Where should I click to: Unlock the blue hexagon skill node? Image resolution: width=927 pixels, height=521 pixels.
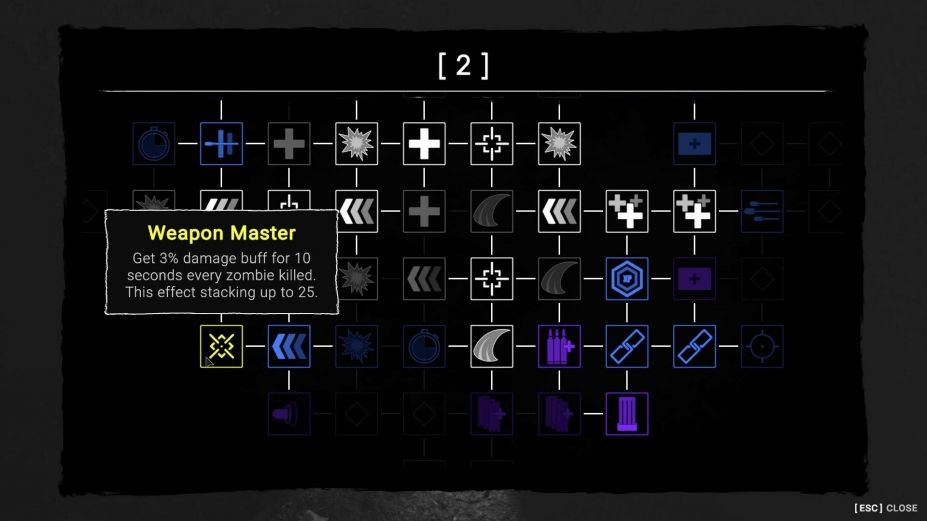pyautogui.click(x=627, y=279)
